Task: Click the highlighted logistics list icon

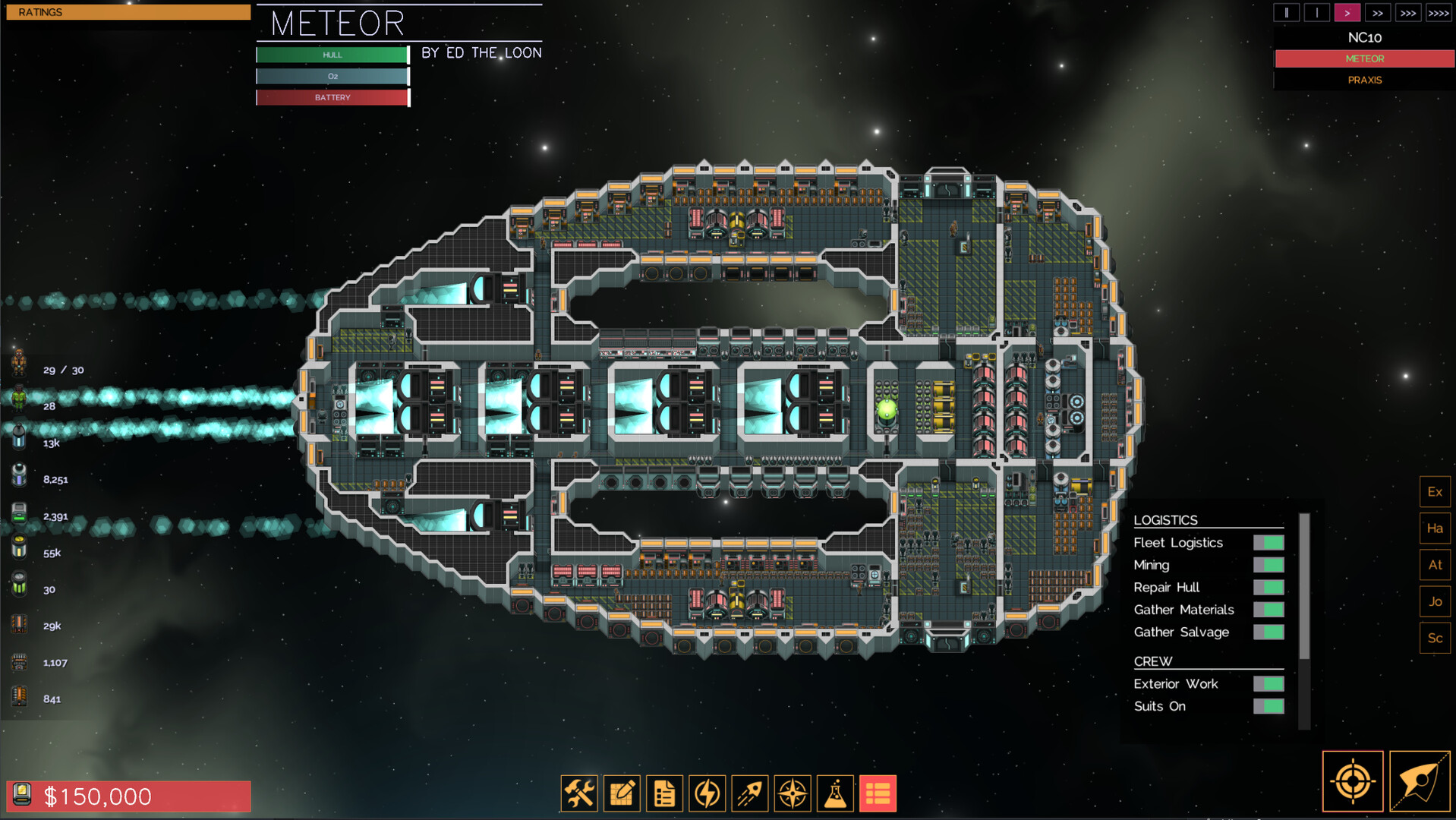Action: (877, 793)
